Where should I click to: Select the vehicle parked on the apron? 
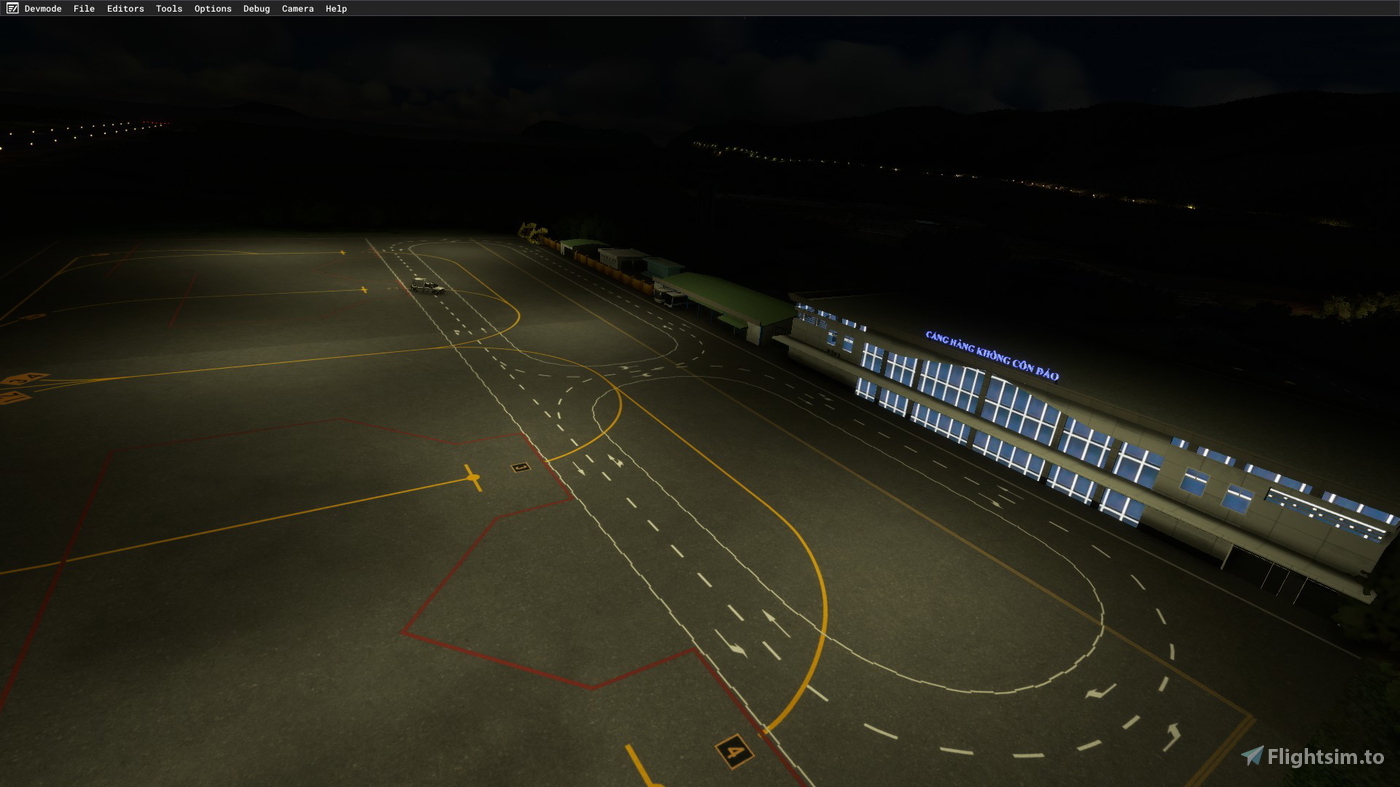click(x=424, y=286)
